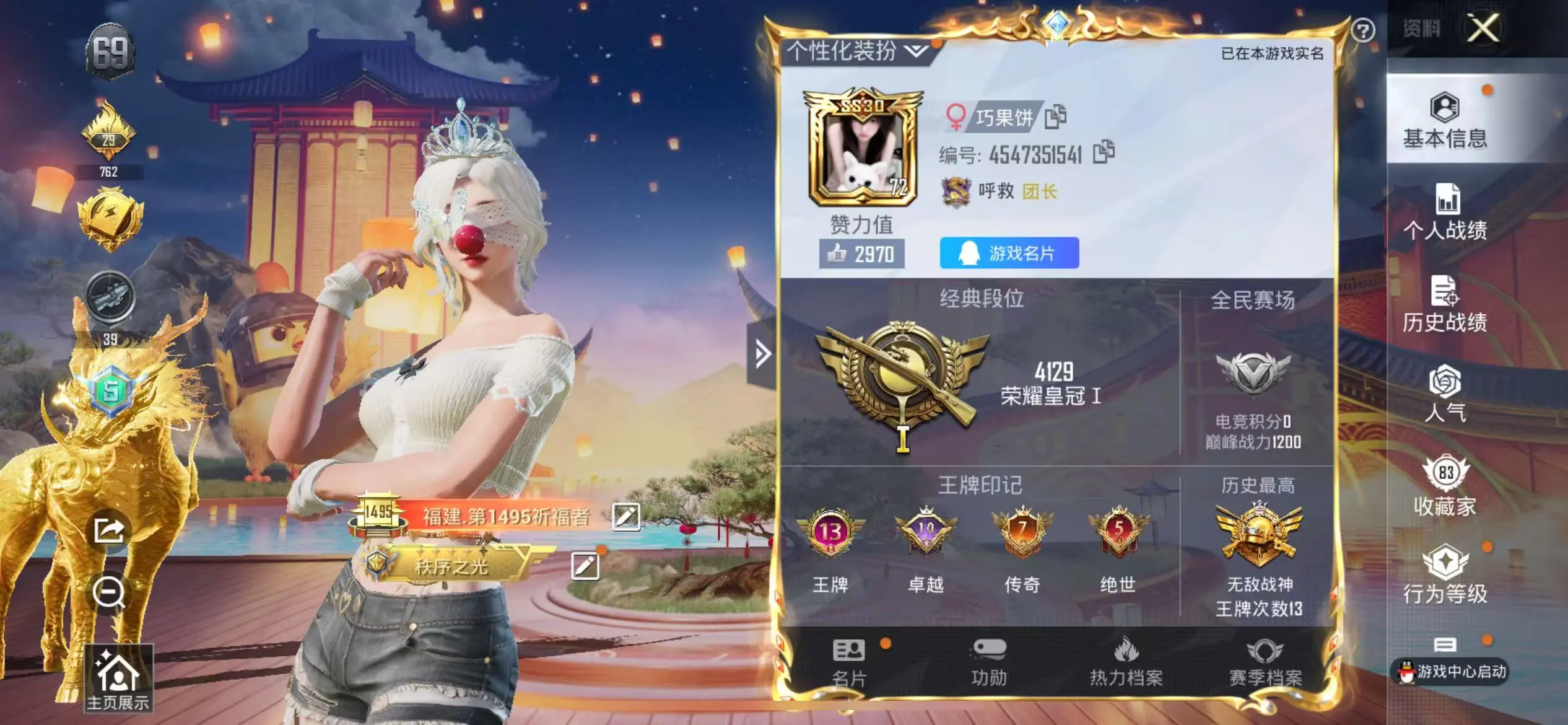Image resolution: width=1568 pixels, height=725 pixels.
Task: Copy the player ID number
Action: (x=1104, y=152)
